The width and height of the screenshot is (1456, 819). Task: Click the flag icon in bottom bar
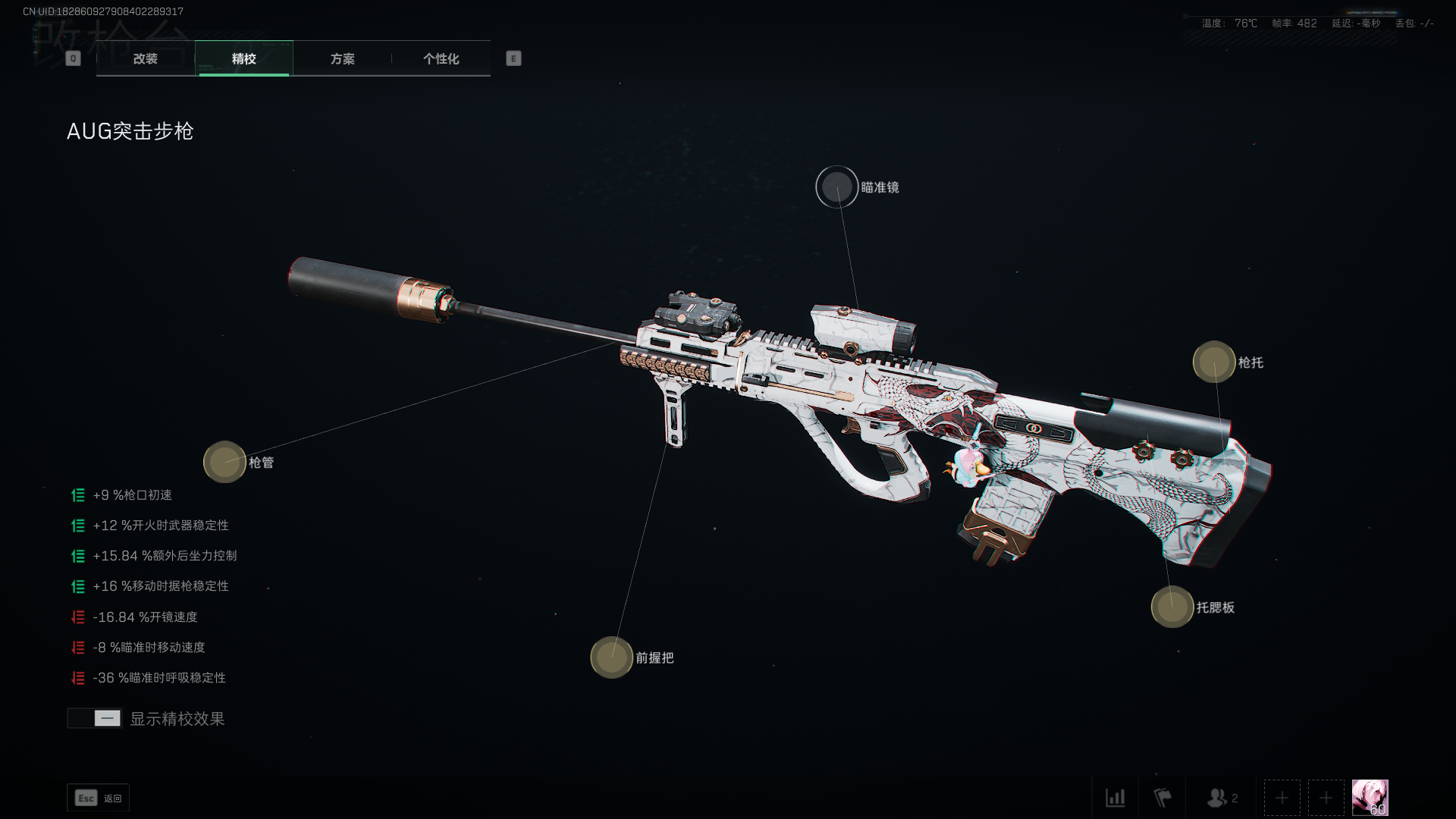[x=1162, y=798]
